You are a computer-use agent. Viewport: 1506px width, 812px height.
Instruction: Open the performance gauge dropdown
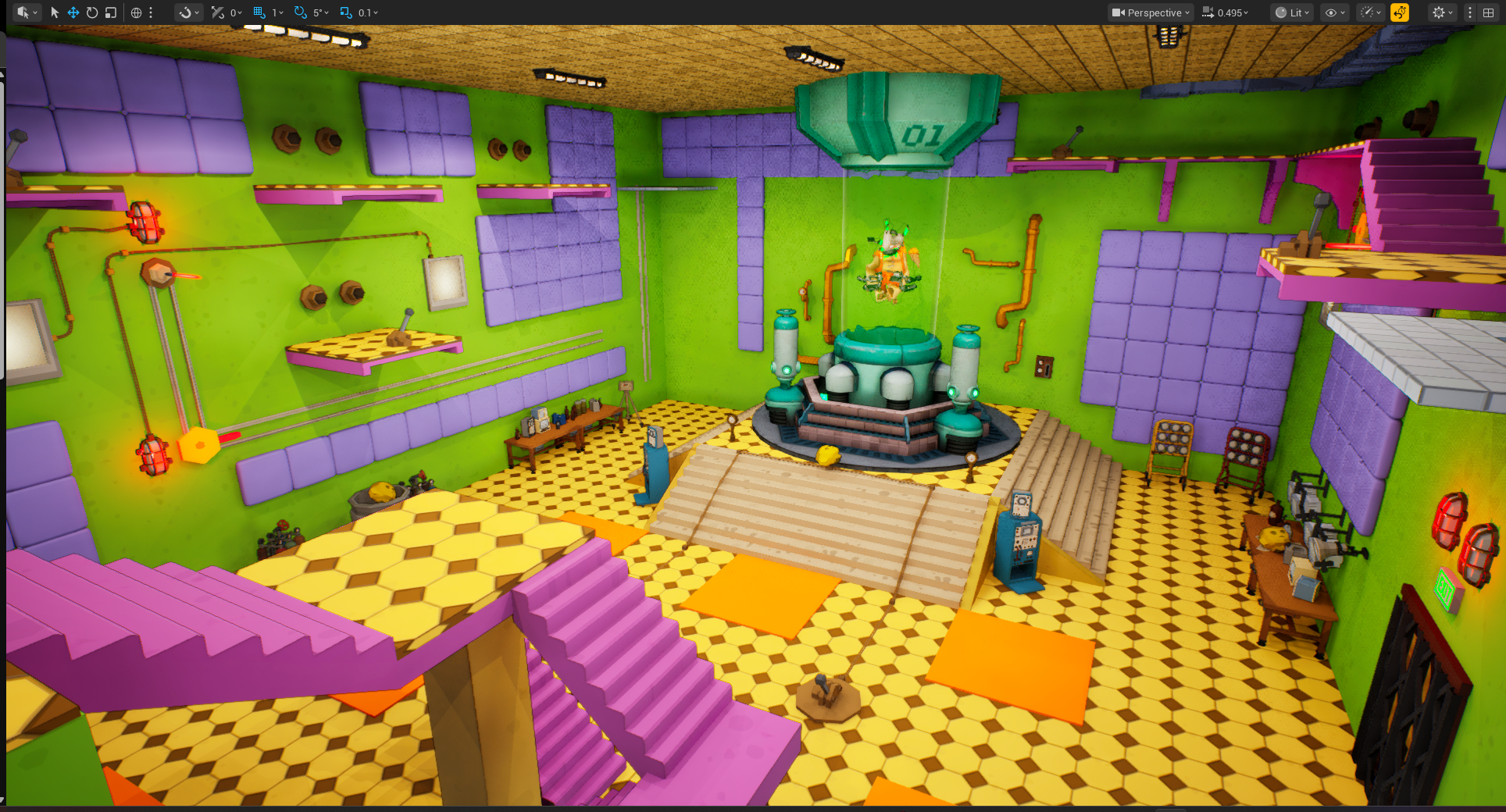click(x=1371, y=12)
